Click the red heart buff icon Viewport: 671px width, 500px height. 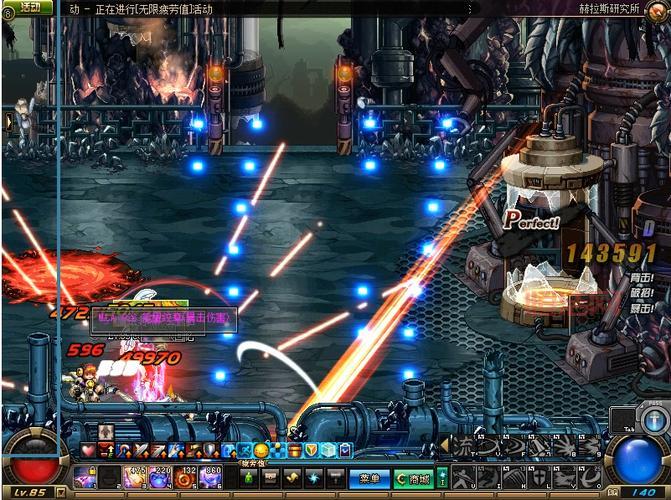[x=88, y=450]
